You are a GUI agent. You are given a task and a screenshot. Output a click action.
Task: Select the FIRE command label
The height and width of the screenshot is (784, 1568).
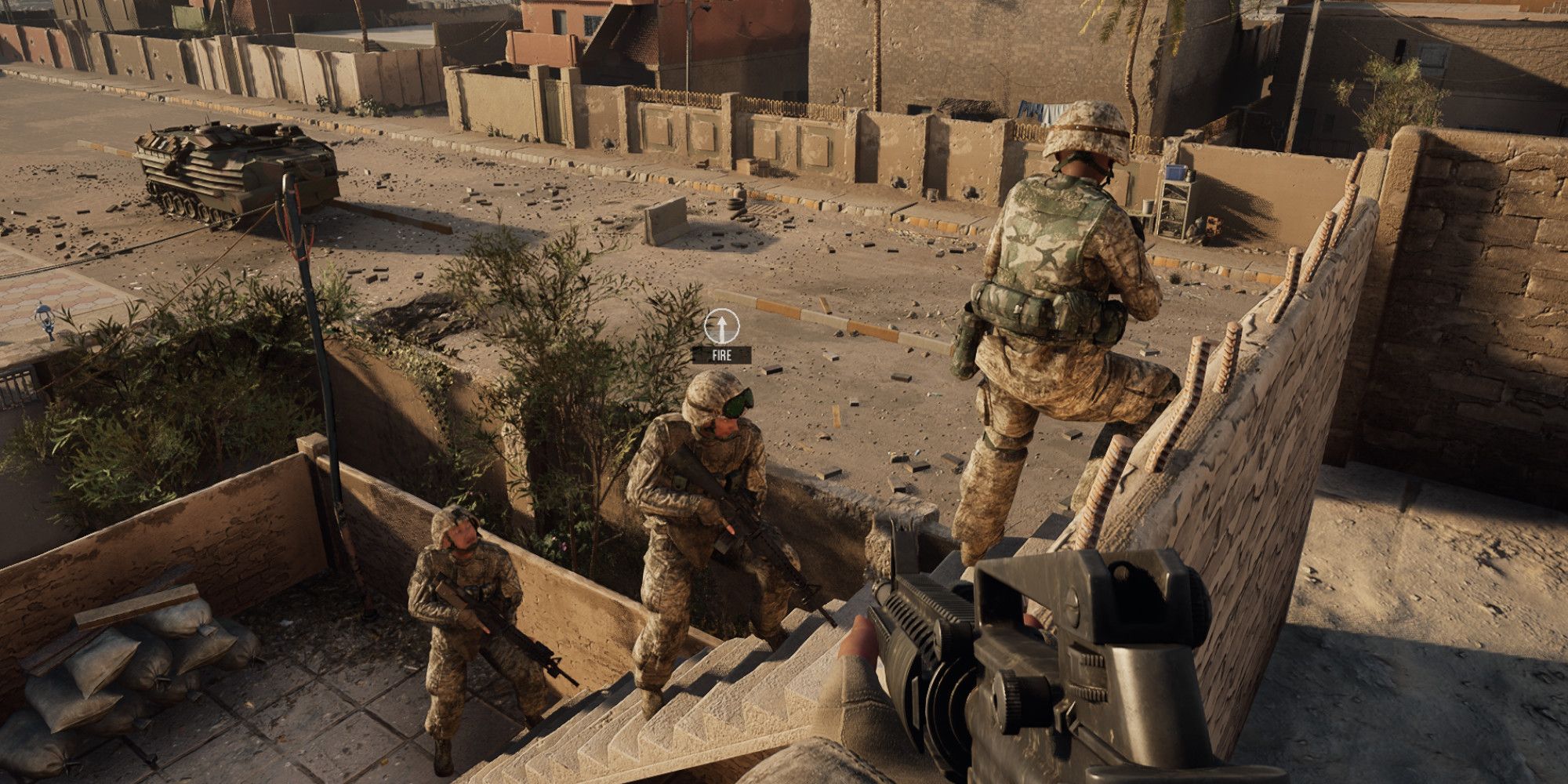[x=721, y=355]
